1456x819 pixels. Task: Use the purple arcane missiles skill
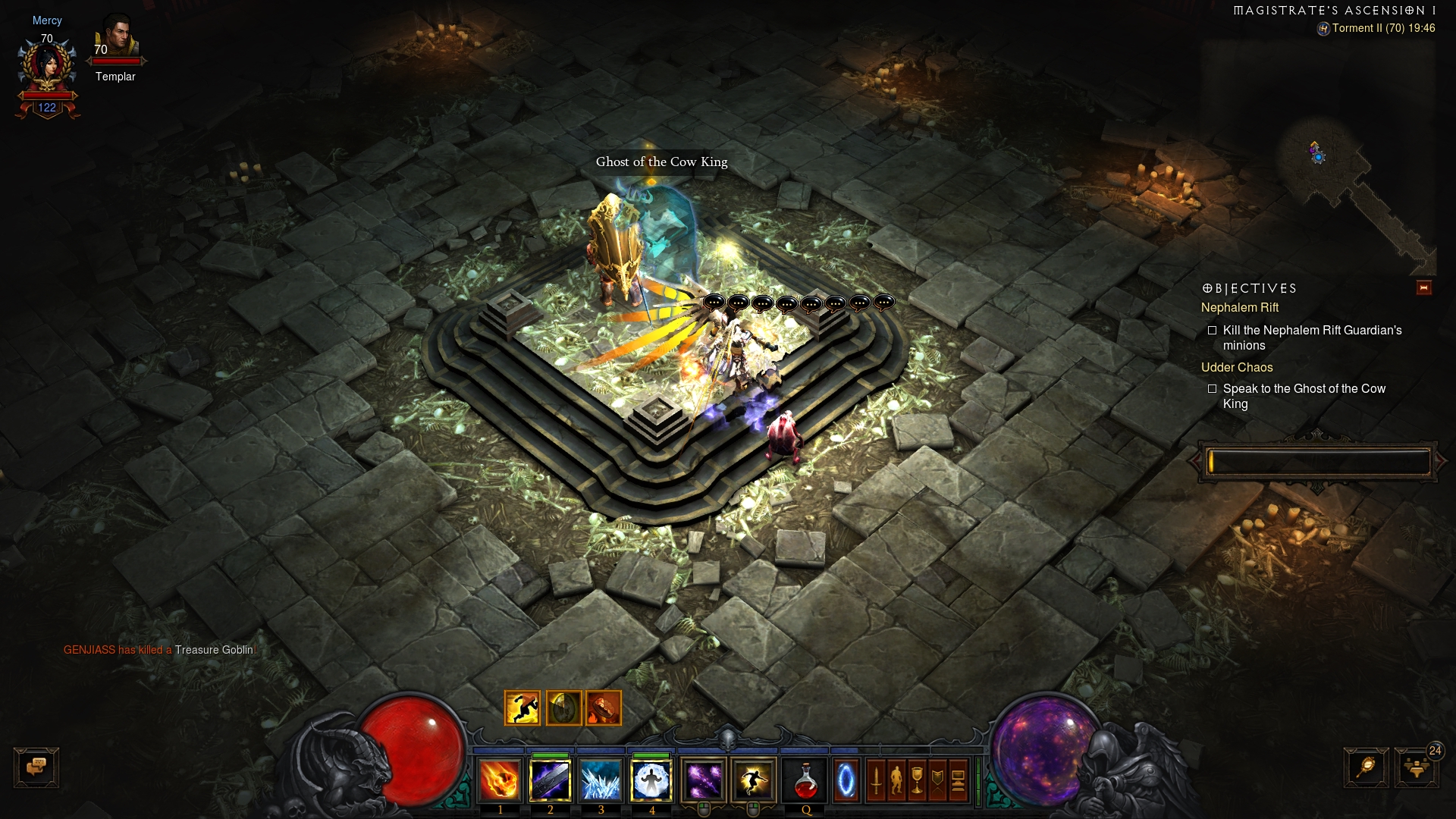[x=704, y=780]
